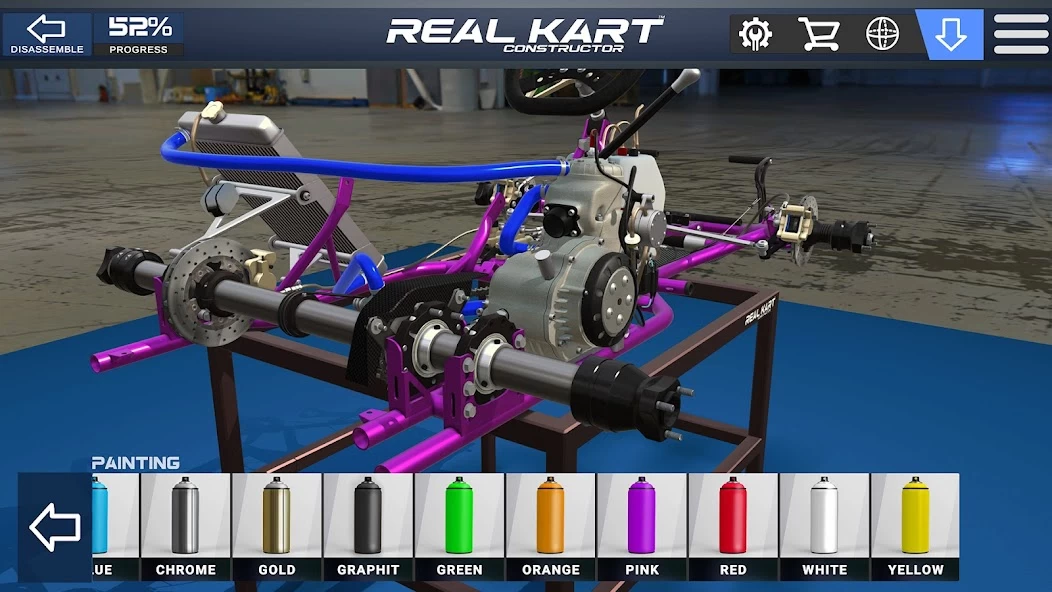Activate the blue download arrow button

tap(949, 35)
